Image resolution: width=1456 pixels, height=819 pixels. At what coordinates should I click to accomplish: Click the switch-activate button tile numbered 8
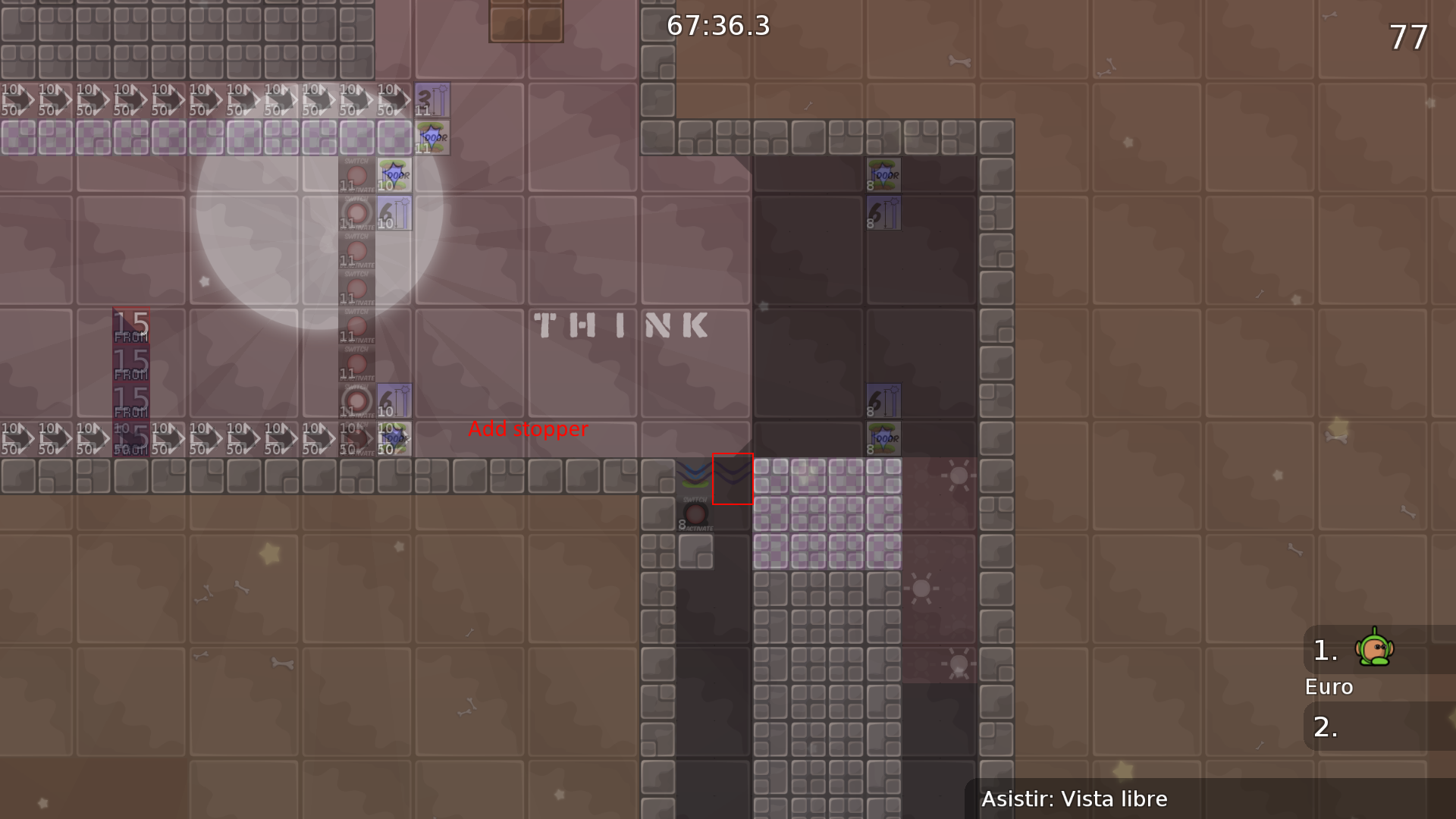coord(696,516)
